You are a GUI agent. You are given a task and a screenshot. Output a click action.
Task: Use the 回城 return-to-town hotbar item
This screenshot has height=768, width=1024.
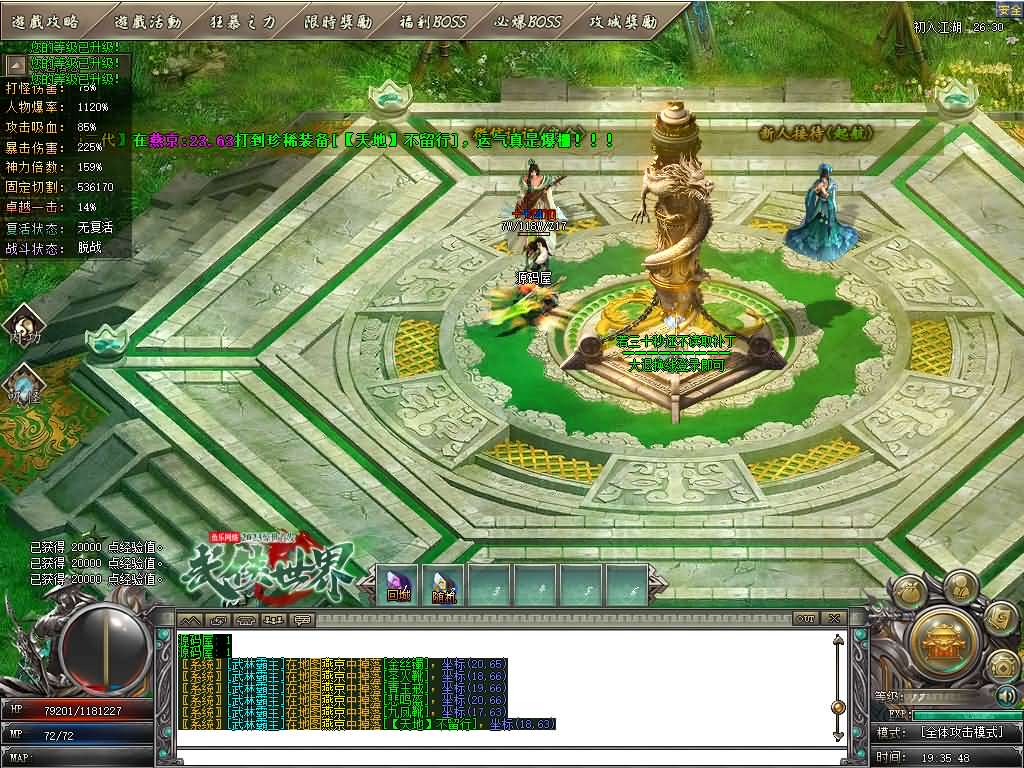pyautogui.click(x=398, y=585)
